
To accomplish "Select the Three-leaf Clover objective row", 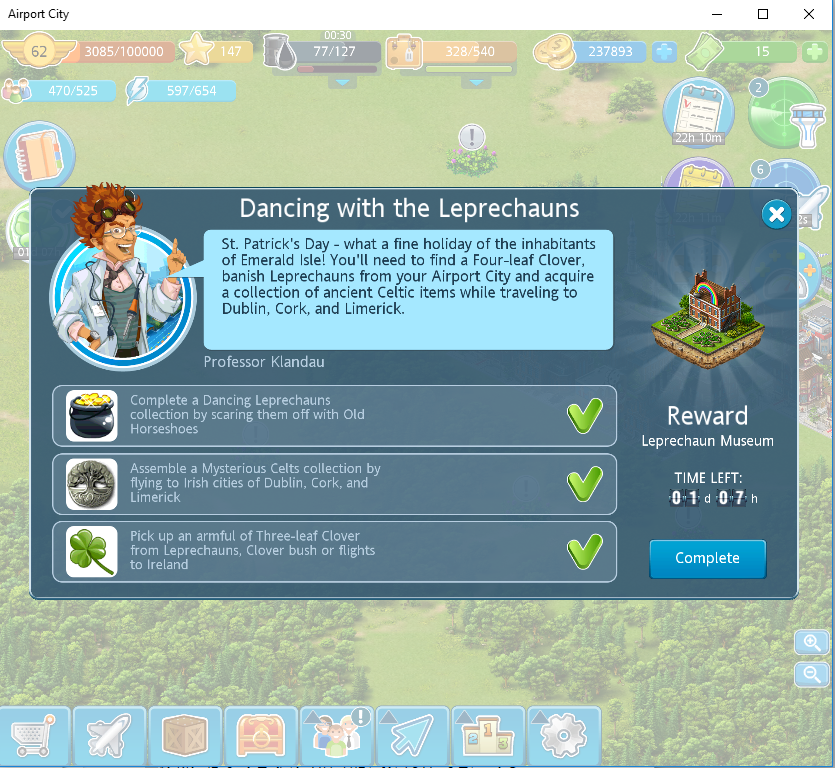I will (334, 551).
